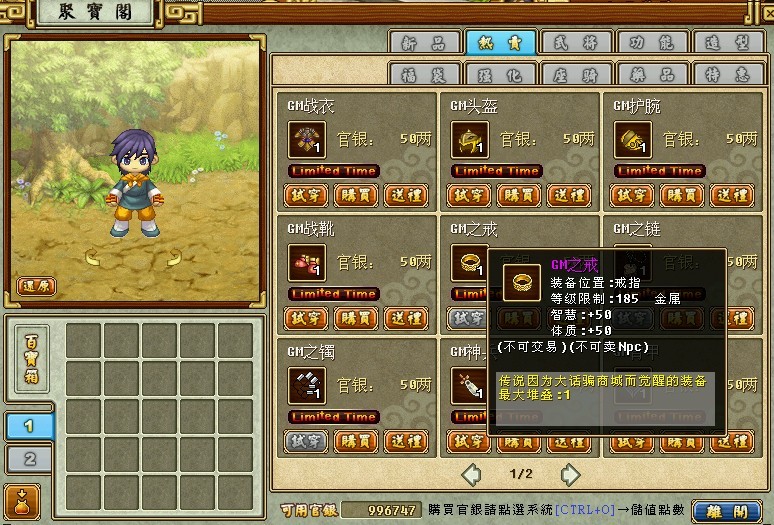The height and width of the screenshot is (525, 774).
Task: Switch to the 药品 tab
Action: pyautogui.click(x=652, y=74)
